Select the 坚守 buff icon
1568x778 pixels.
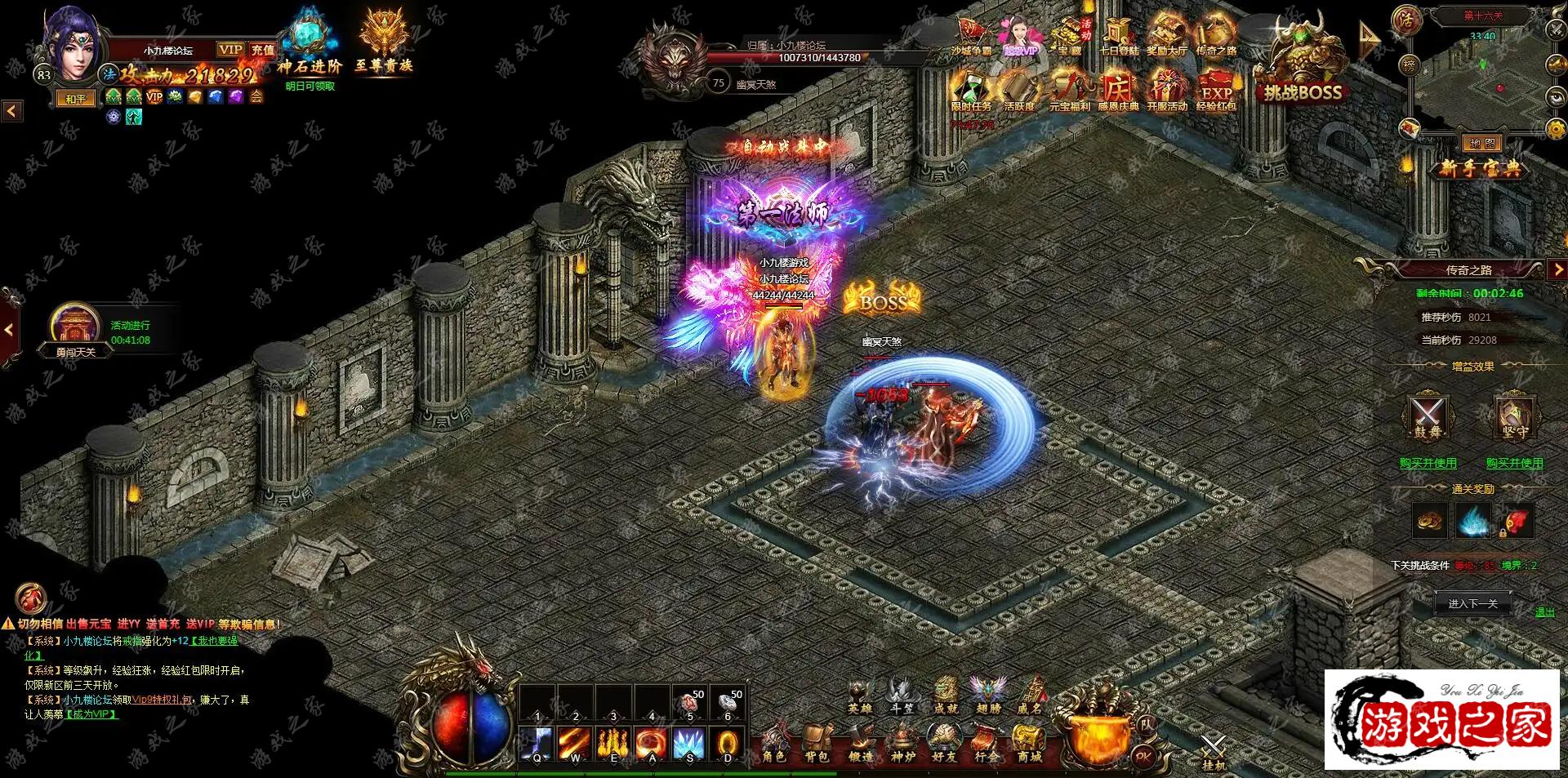1514,417
